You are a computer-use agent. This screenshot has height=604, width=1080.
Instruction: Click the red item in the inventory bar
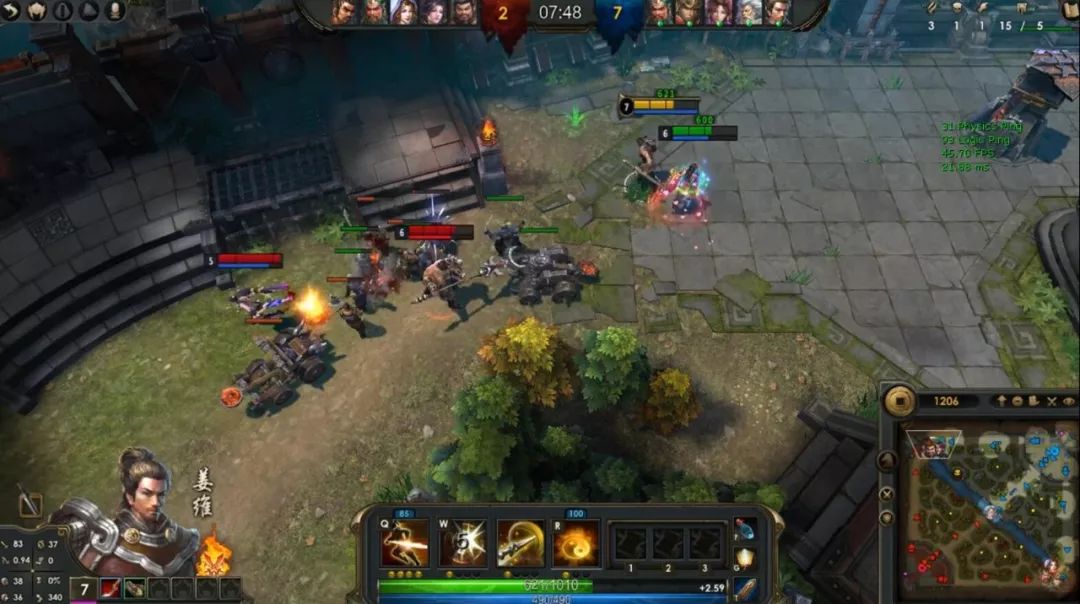click(x=110, y=588)
